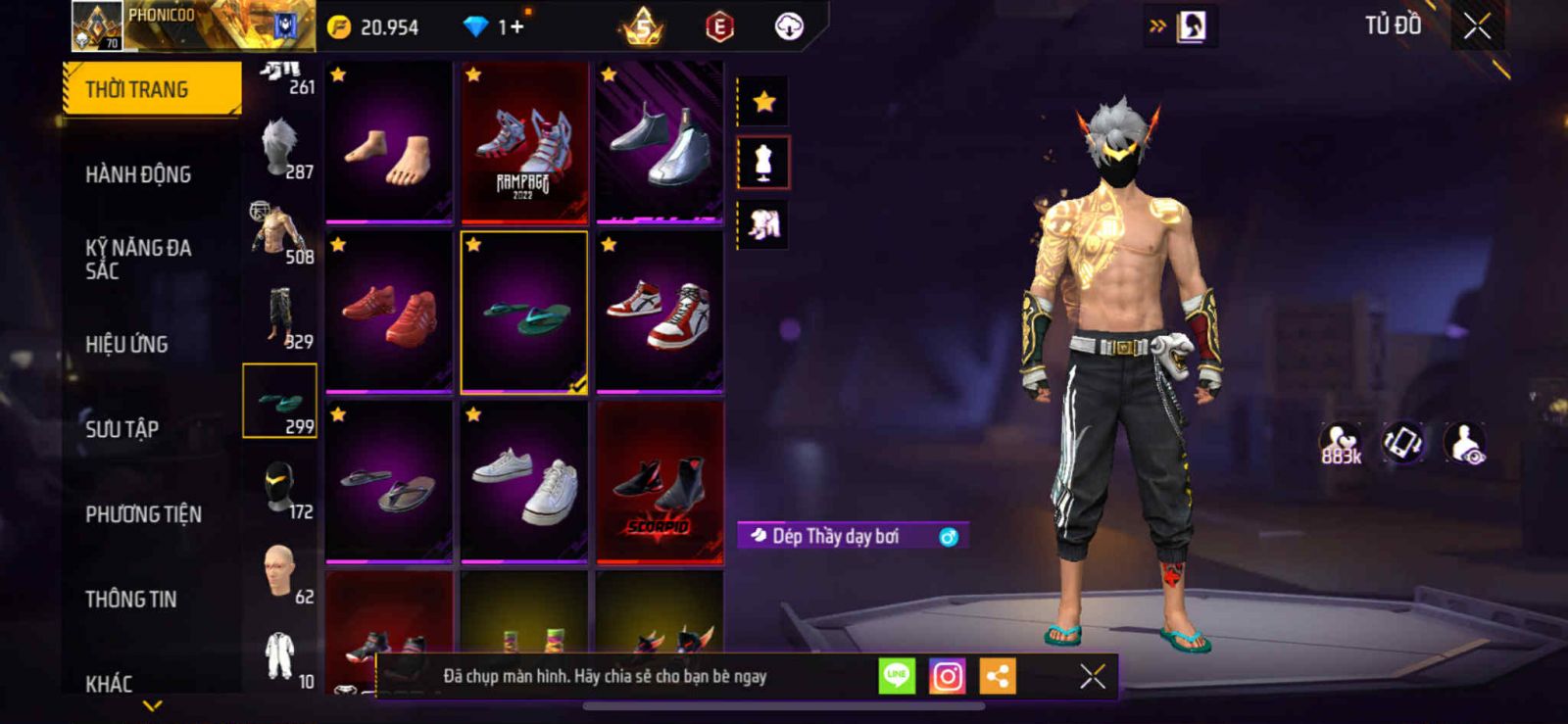Open the black mask subcategory
Image resolution: width=1568 pixels, height=724 pixels.
[x=281, y=487]
